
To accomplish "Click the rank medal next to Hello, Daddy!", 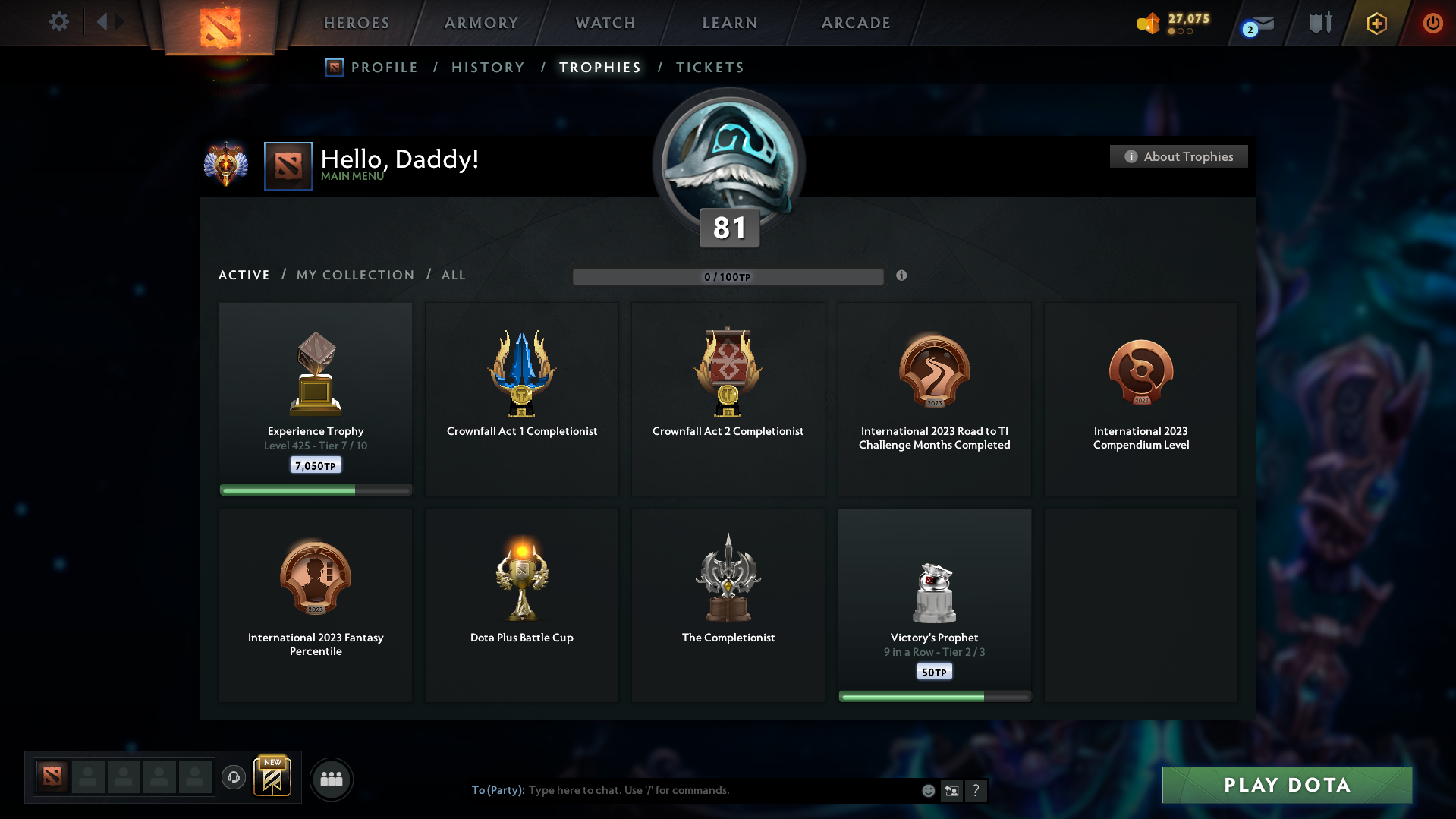I will click(226, 164).
